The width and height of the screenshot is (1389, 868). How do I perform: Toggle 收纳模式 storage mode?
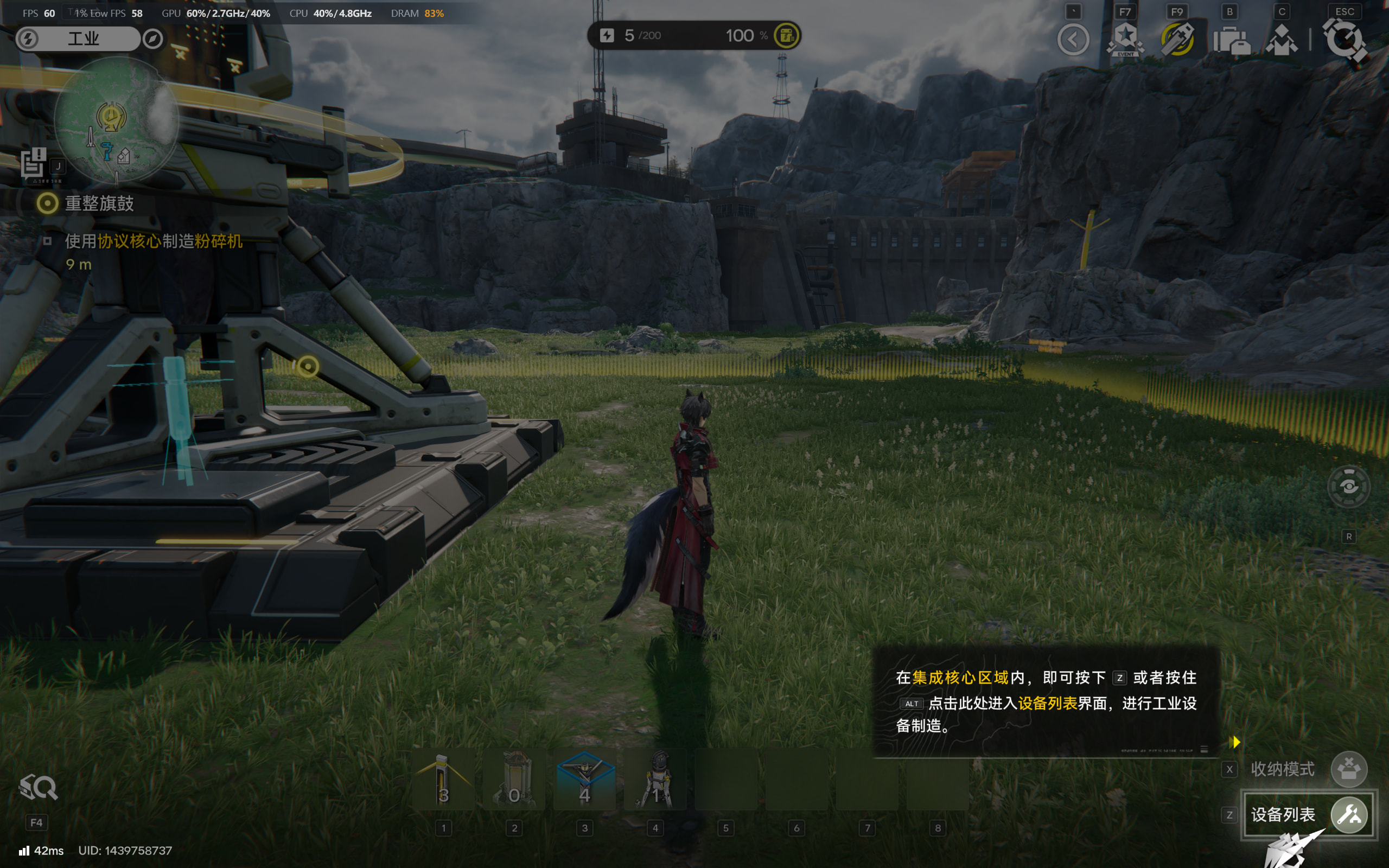click(x=1348, y=769)
